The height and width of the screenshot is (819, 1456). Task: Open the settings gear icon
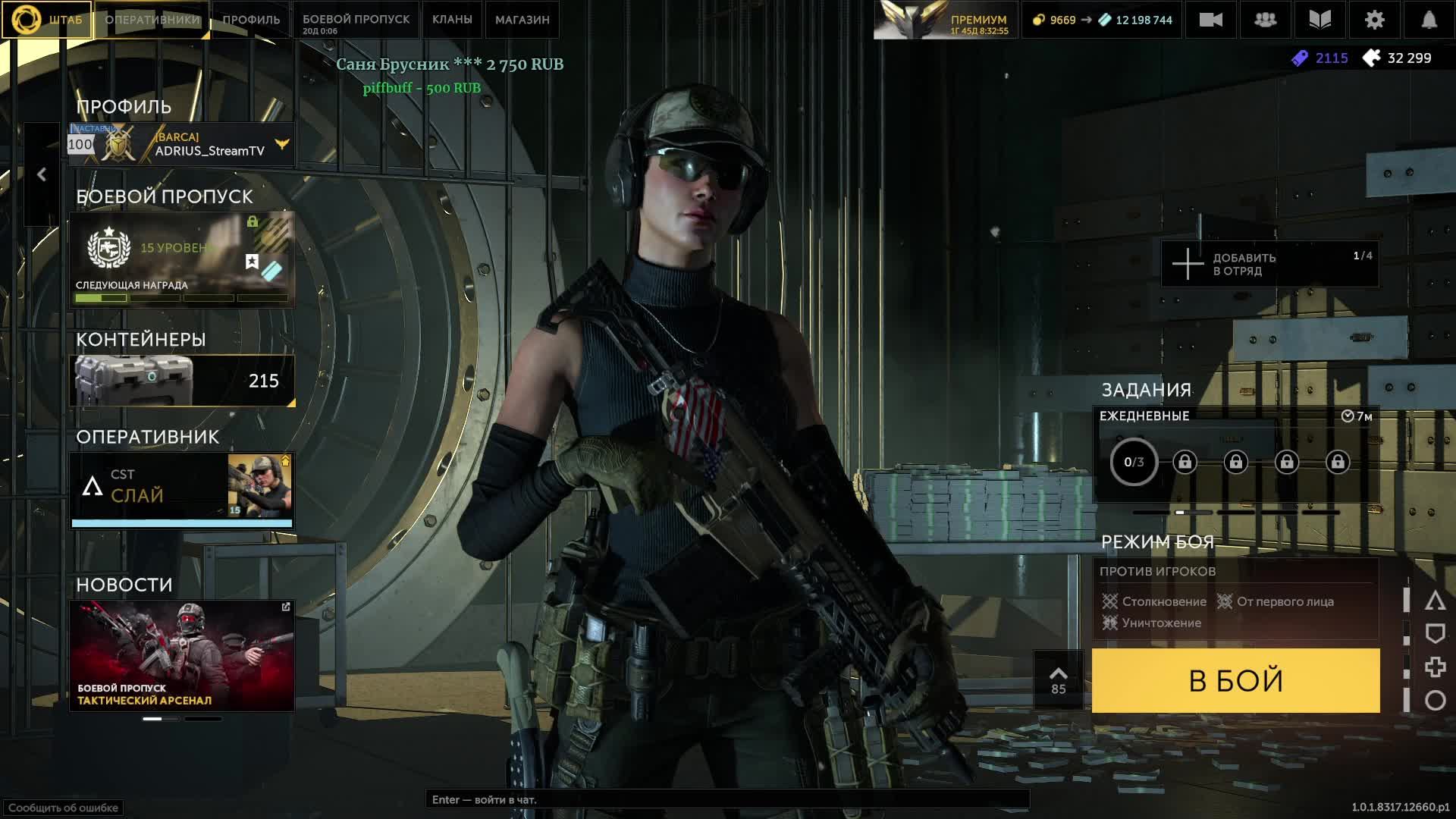[x=1374, y=20]
